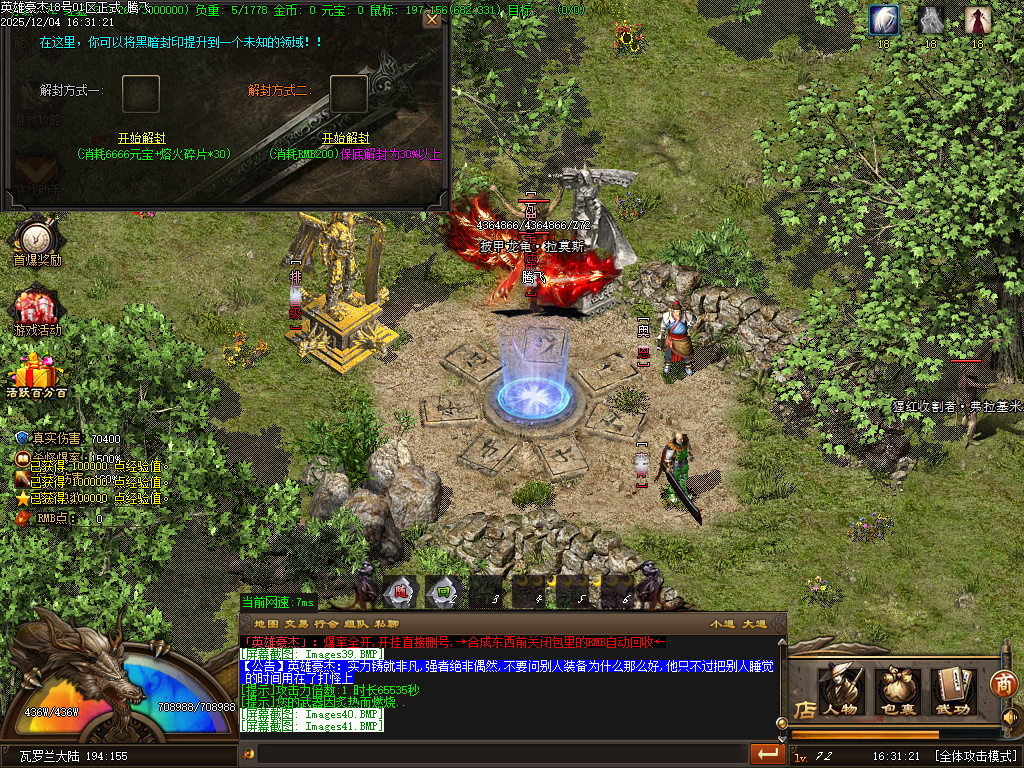Select the 解封方式二 item slot
Viewport: 1024px width, 768px height.
tap(349, 93)
